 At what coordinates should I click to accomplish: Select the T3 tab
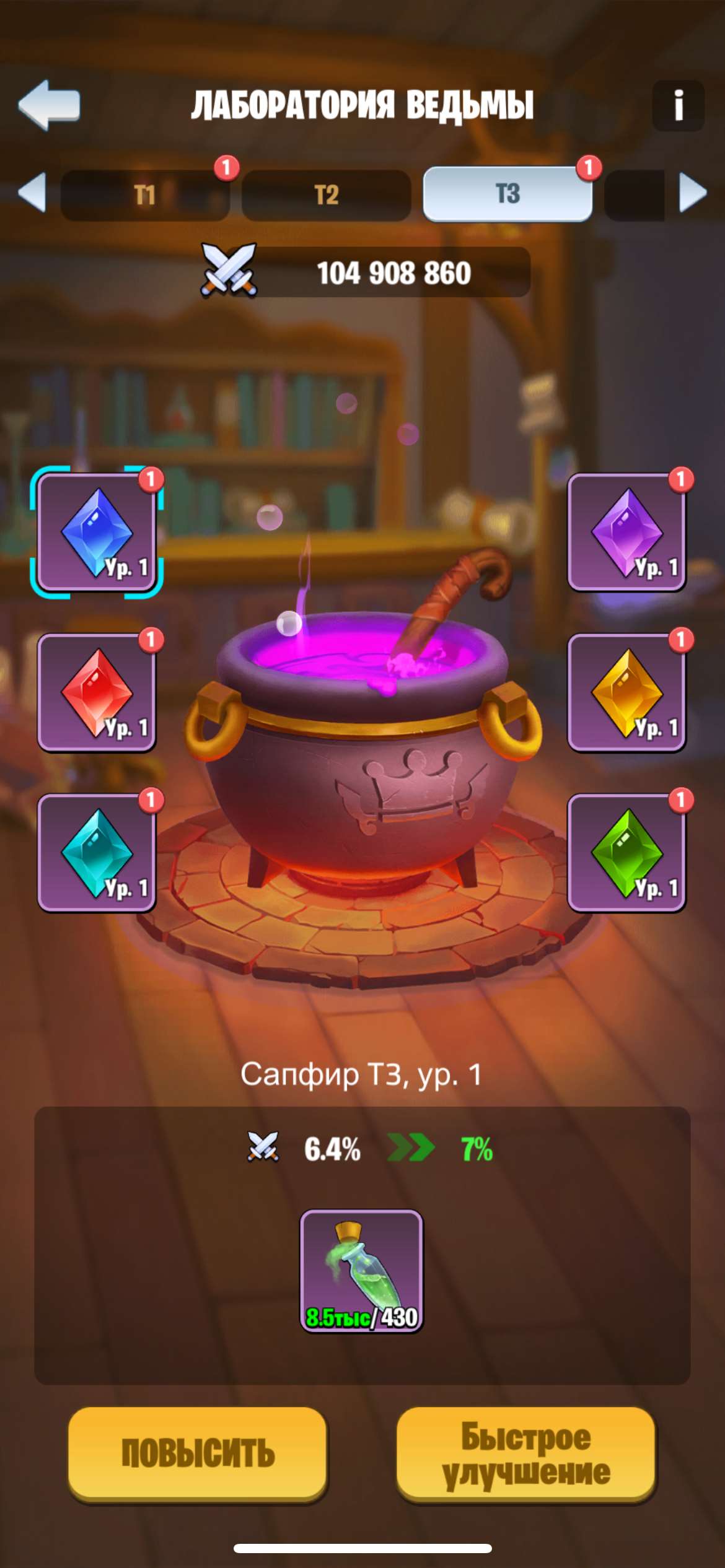click(507, 194)
